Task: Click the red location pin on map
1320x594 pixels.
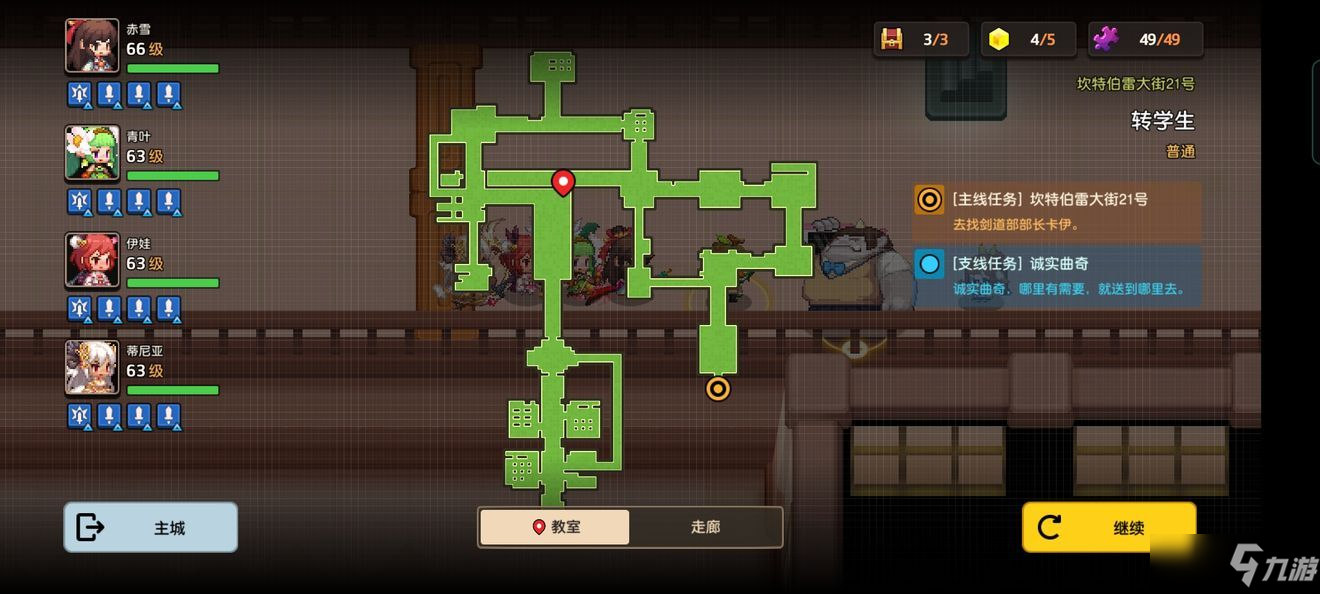Action: click(563, 182)
